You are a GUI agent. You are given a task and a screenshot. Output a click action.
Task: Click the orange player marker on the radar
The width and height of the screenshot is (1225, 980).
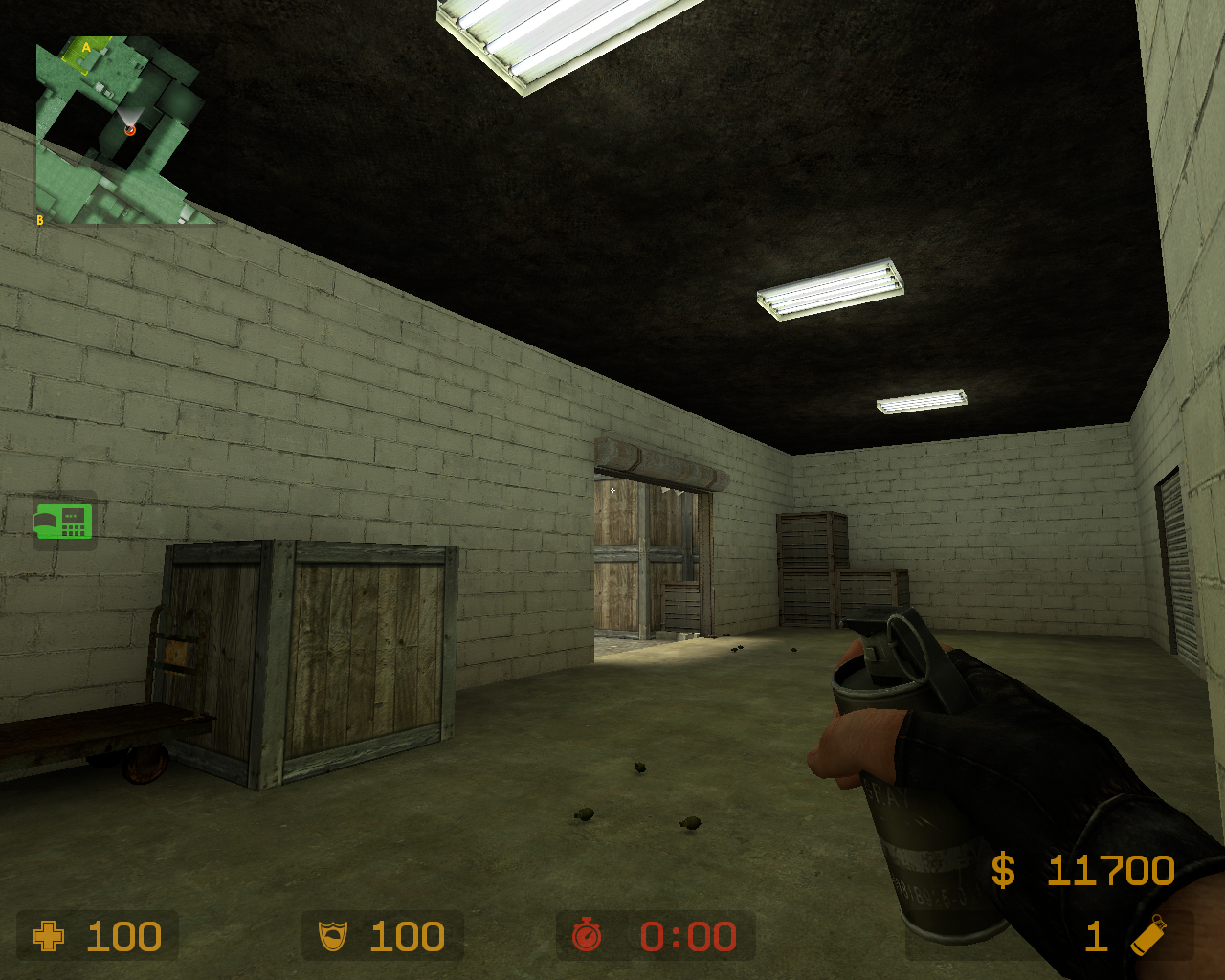pyautogui.click(x=131, y=130)
